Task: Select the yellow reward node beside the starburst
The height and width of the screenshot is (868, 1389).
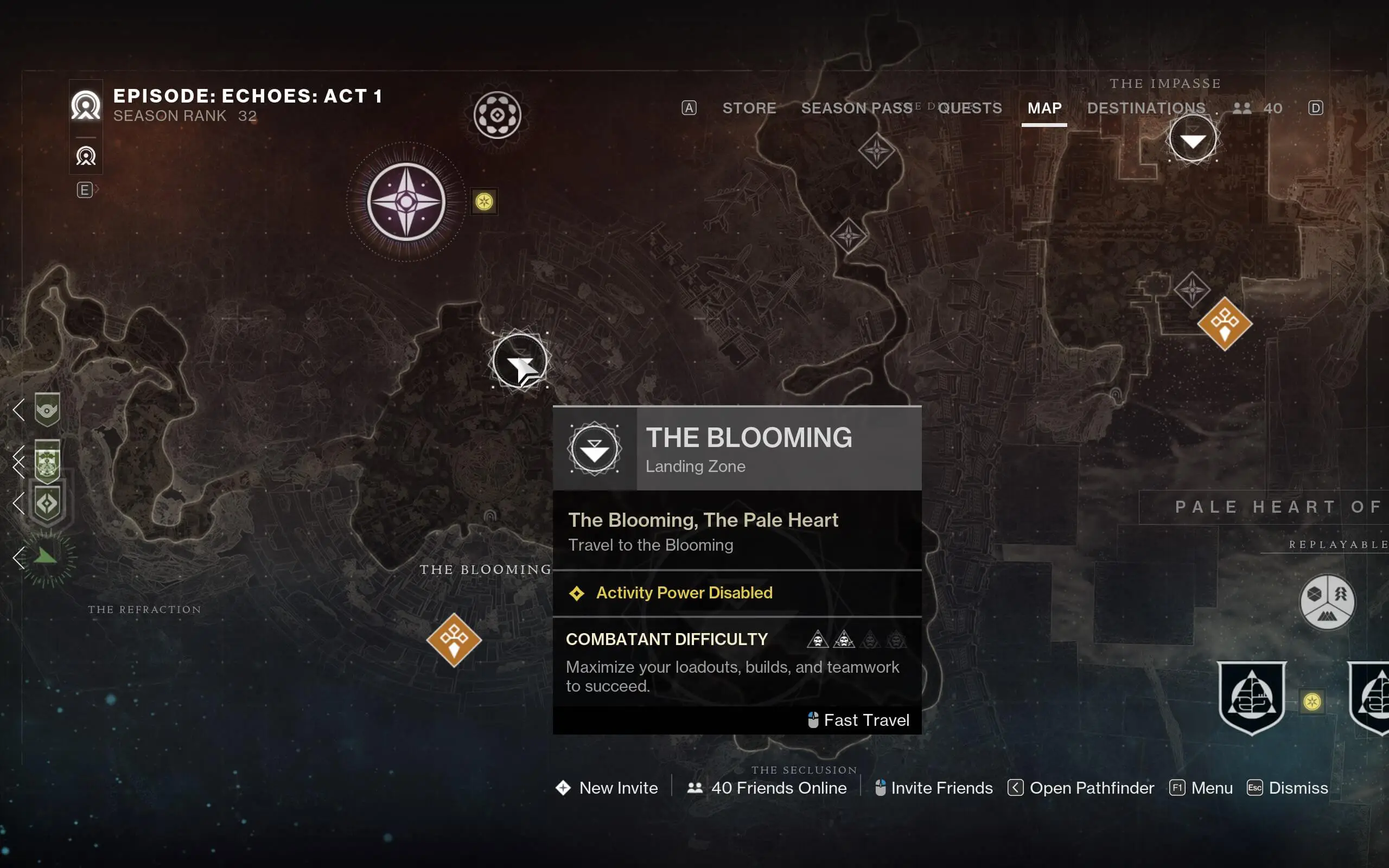Action: tap(485, 202)
